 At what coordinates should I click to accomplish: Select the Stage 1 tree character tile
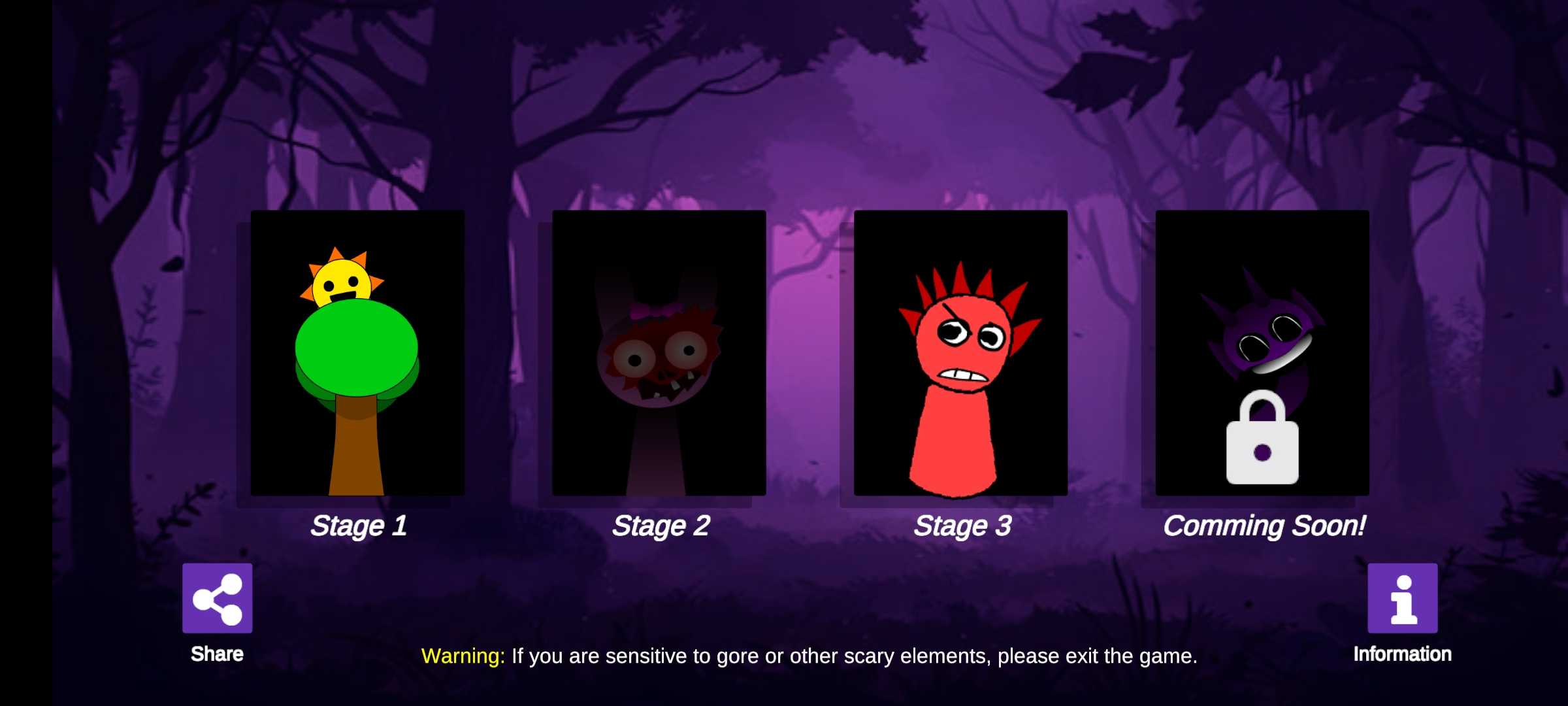point(357,353)
